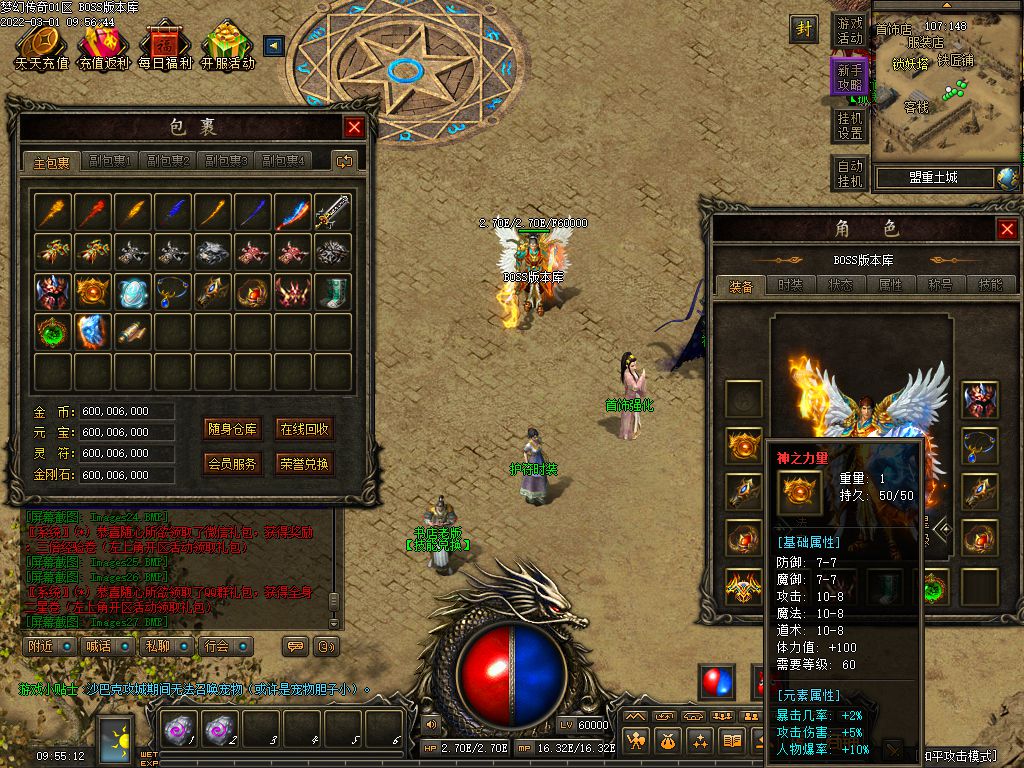Choose the 荣誉兑换 honor exchange button
1024x768 pixels.
point(304,464)
